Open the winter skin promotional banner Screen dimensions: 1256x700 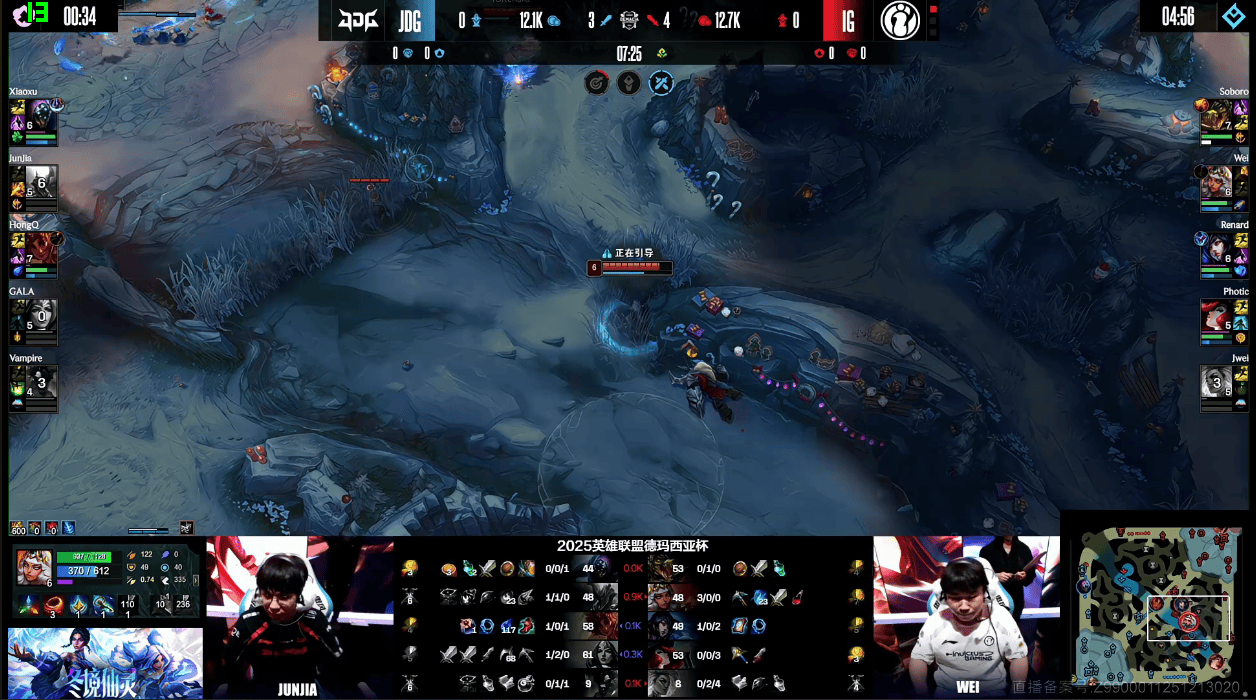coord(105,663)
